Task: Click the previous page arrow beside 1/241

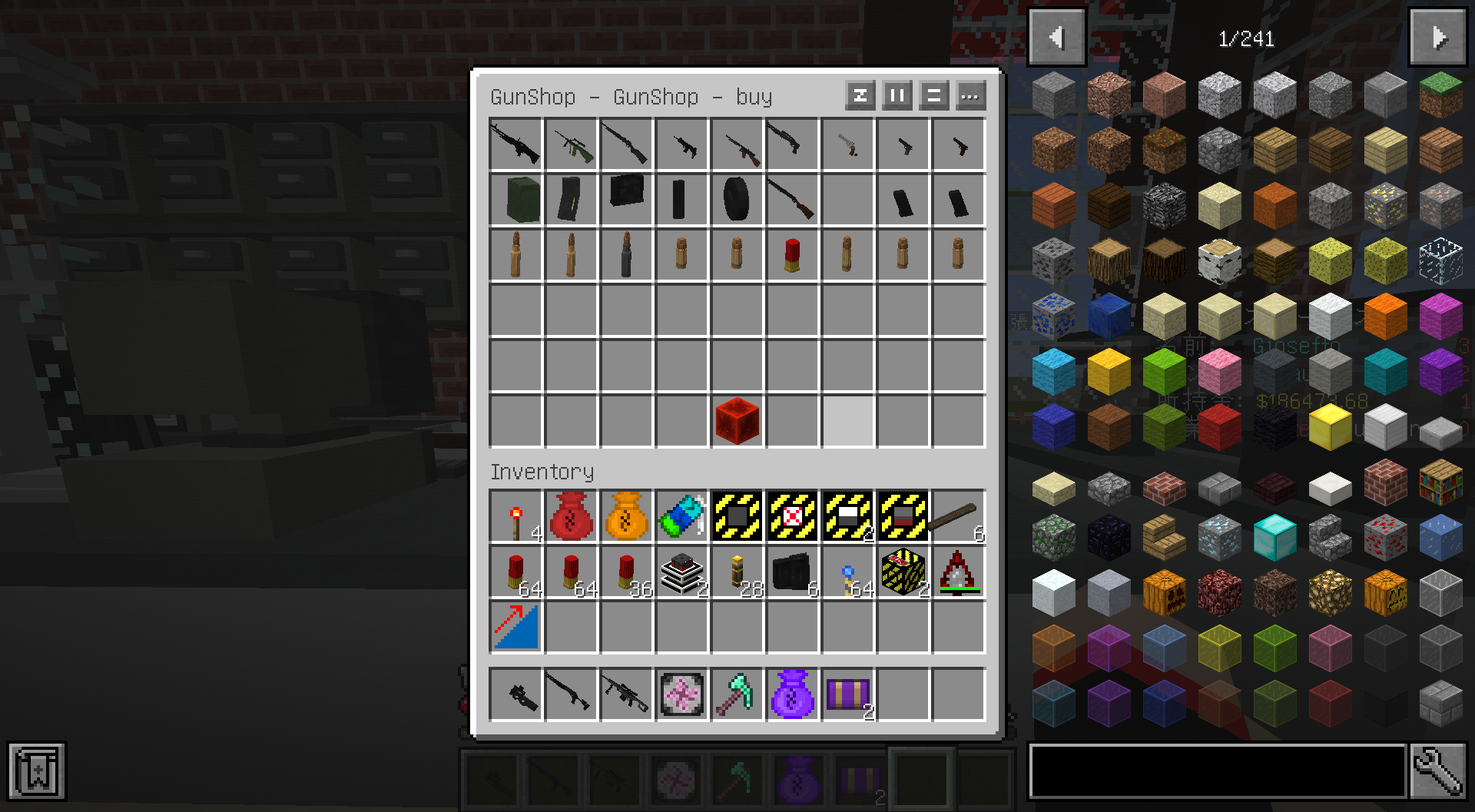Action: coord(1056,36)
